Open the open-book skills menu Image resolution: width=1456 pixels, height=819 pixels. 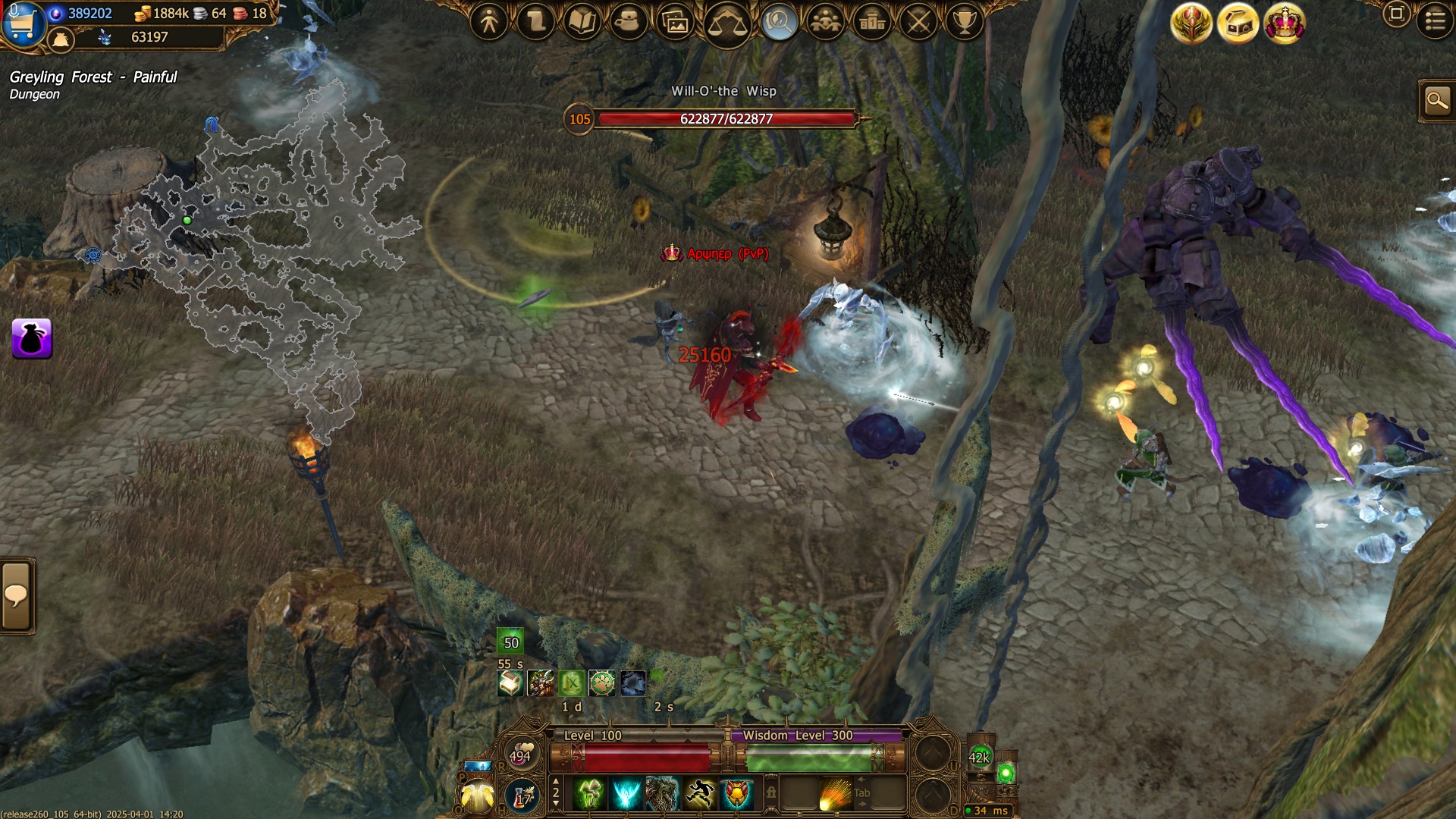(x=582, y=22)
